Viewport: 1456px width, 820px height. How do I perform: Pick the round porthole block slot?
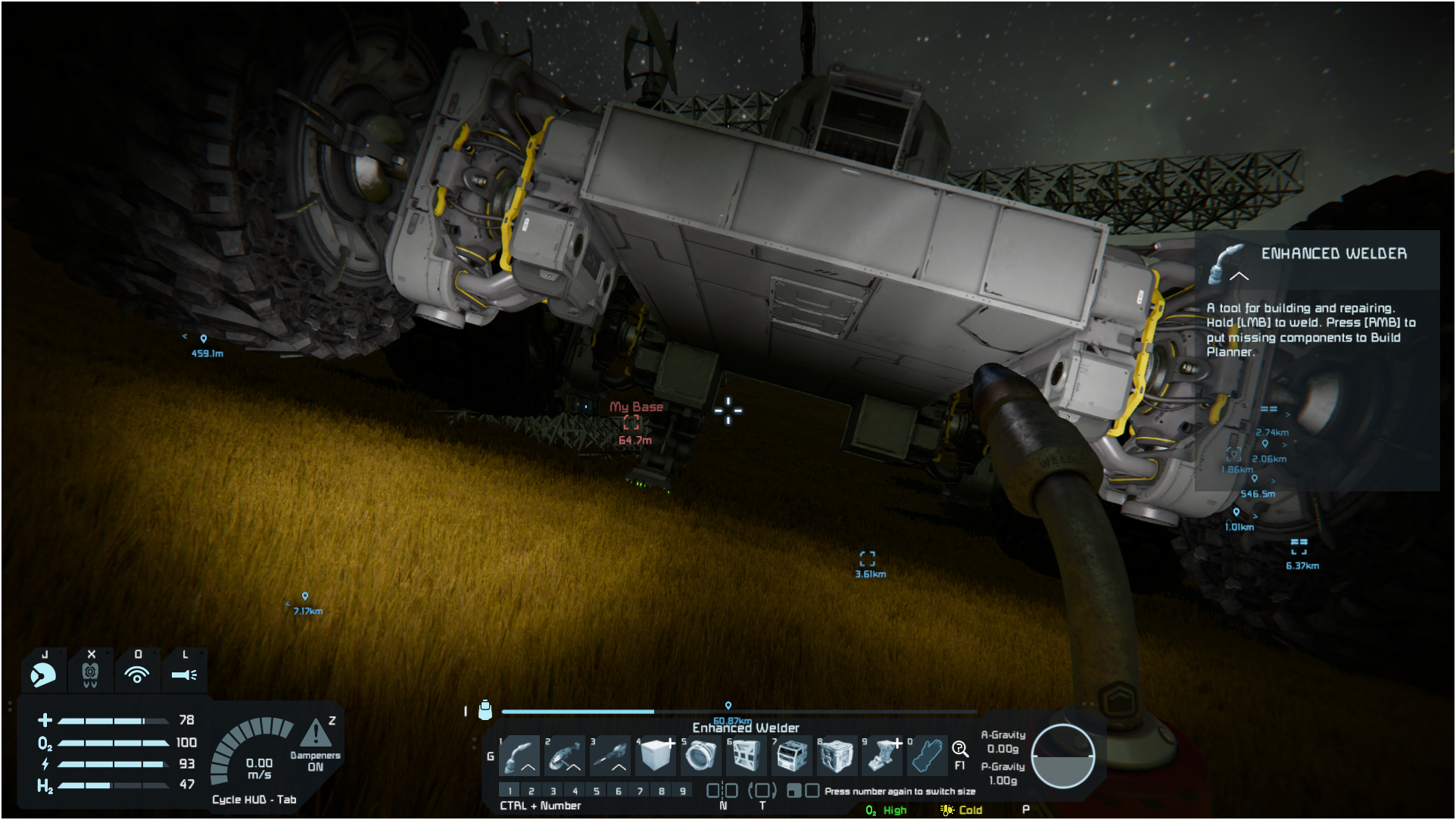(x=701, y=755)
